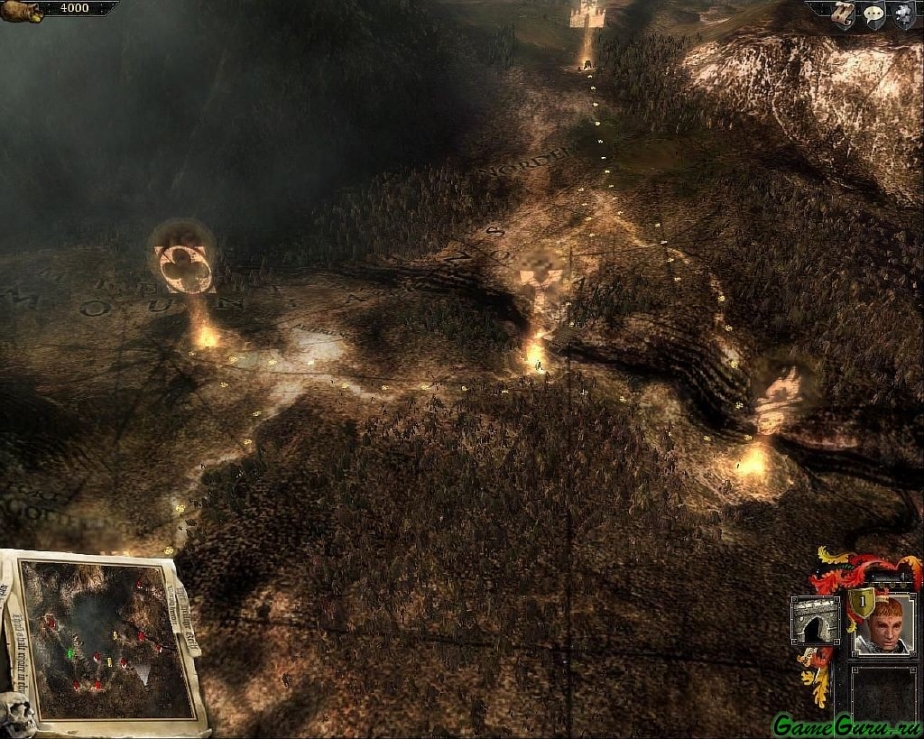Open the scroll icon in the top bar
The width and height of the screenshot is (924, 739).
pos(845,13)
